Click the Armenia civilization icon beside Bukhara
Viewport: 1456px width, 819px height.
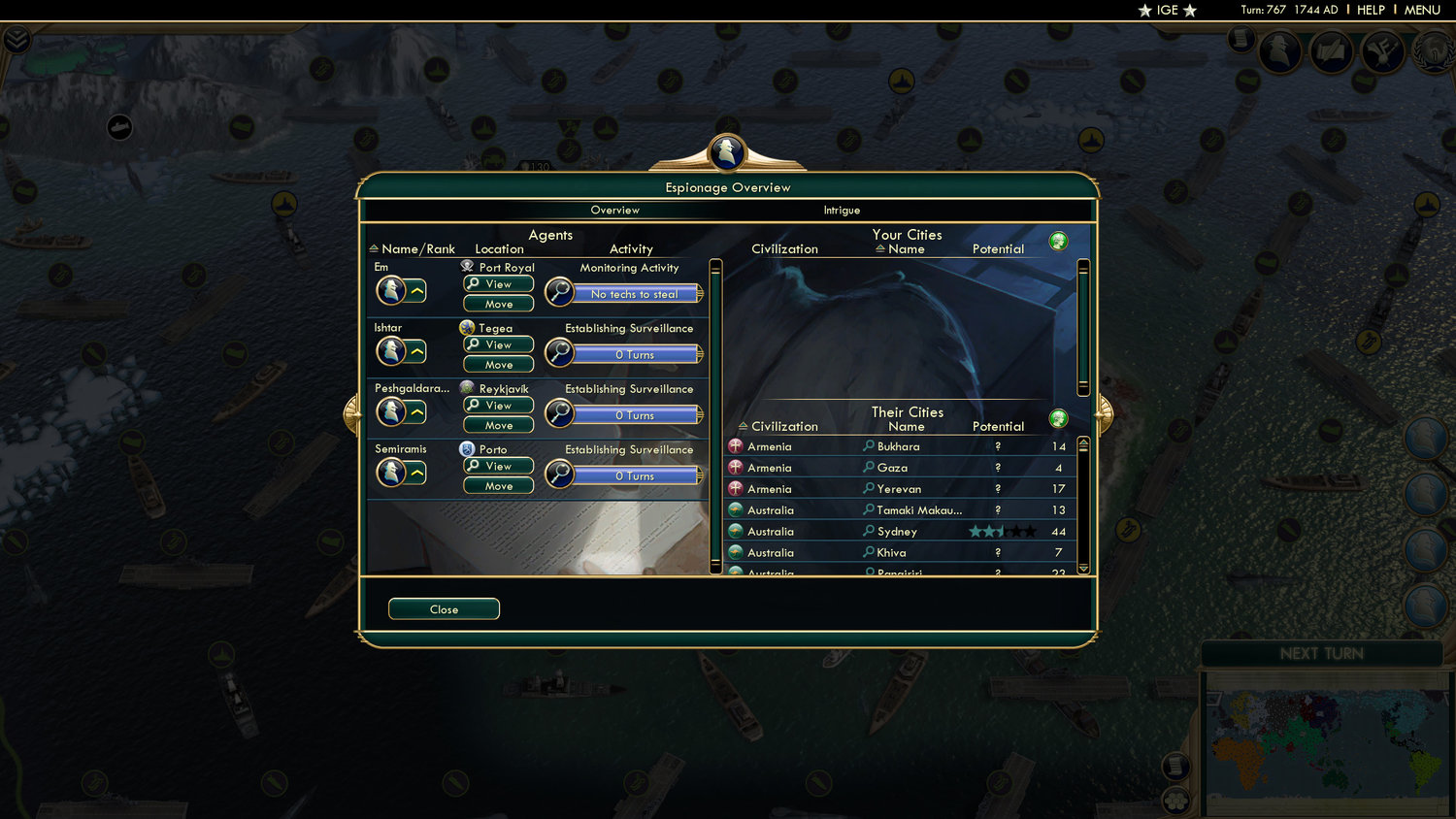tap(734, 445)
